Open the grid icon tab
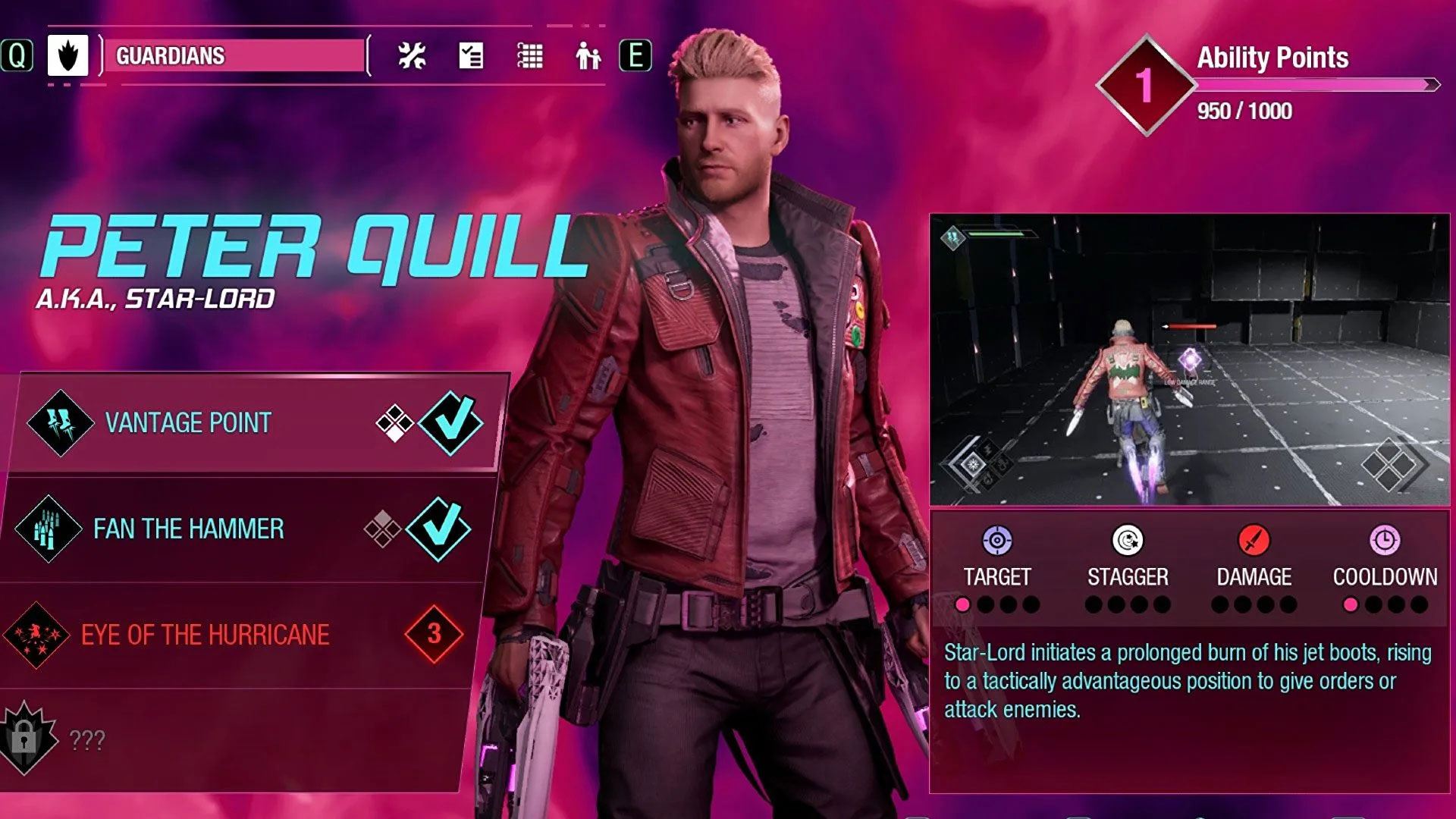 (x=529, y=55)
